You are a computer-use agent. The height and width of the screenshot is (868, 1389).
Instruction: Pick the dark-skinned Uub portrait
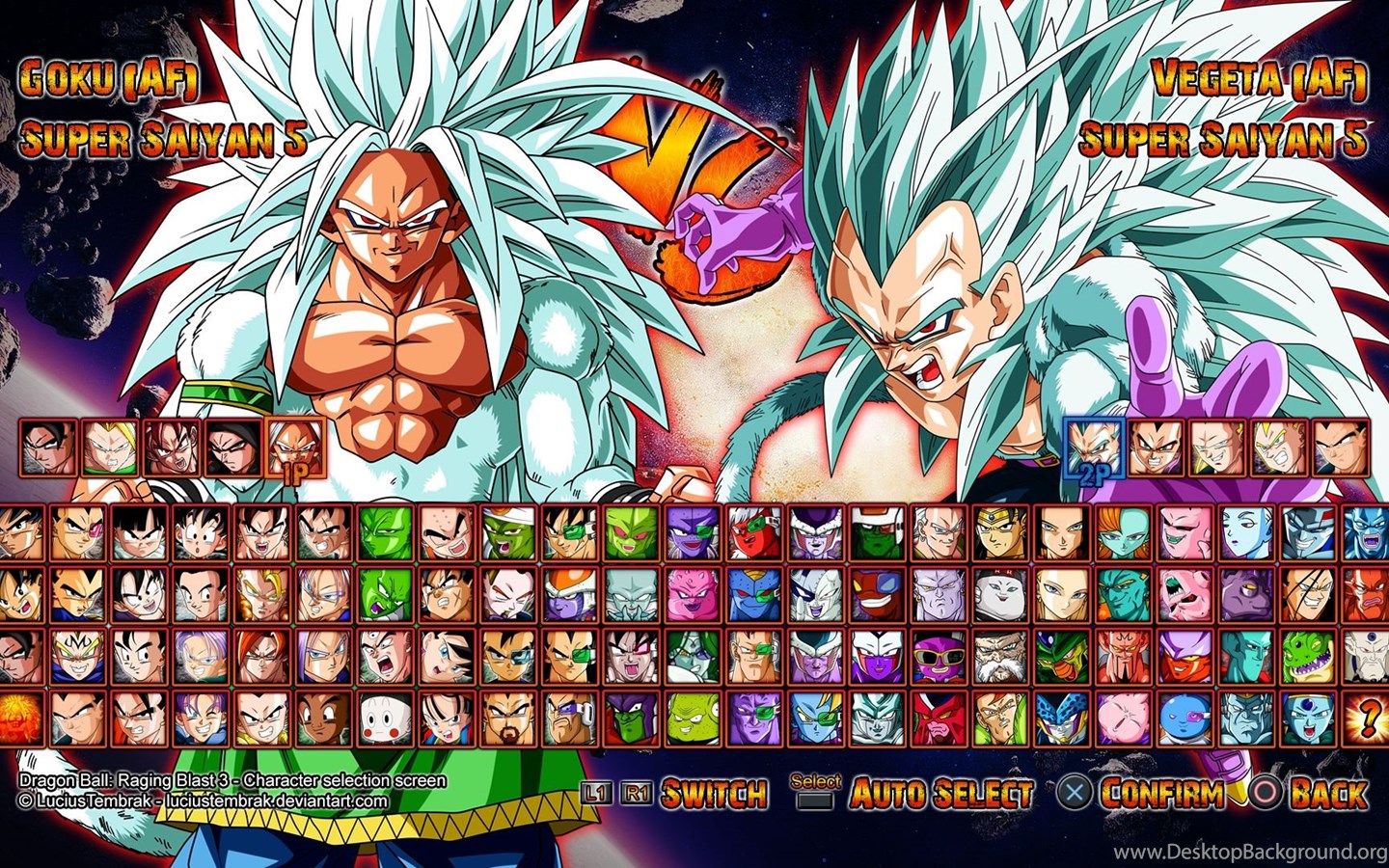click(324, 718)
